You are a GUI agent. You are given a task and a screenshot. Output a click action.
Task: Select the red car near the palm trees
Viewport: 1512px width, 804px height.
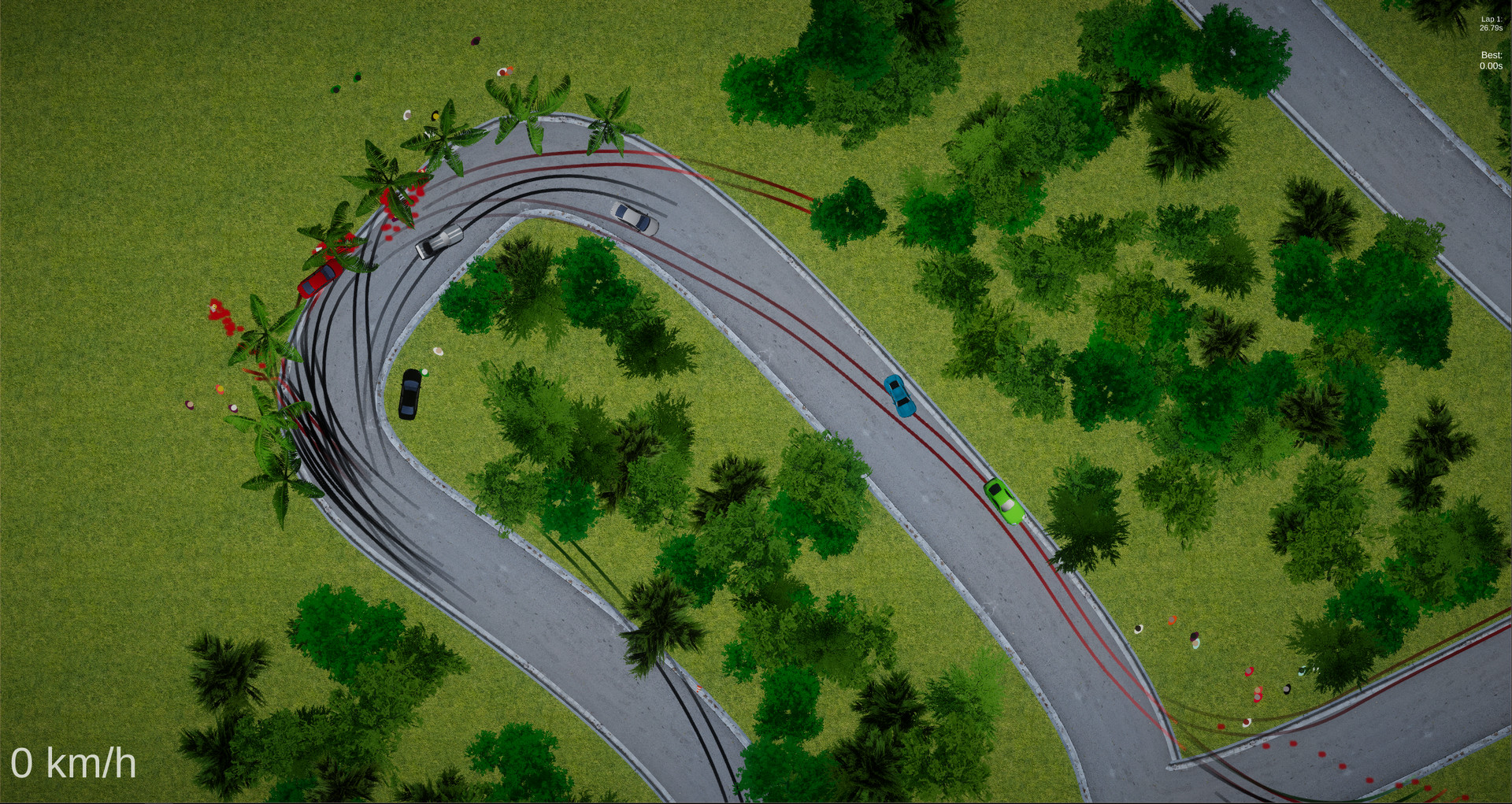[318, 277]
